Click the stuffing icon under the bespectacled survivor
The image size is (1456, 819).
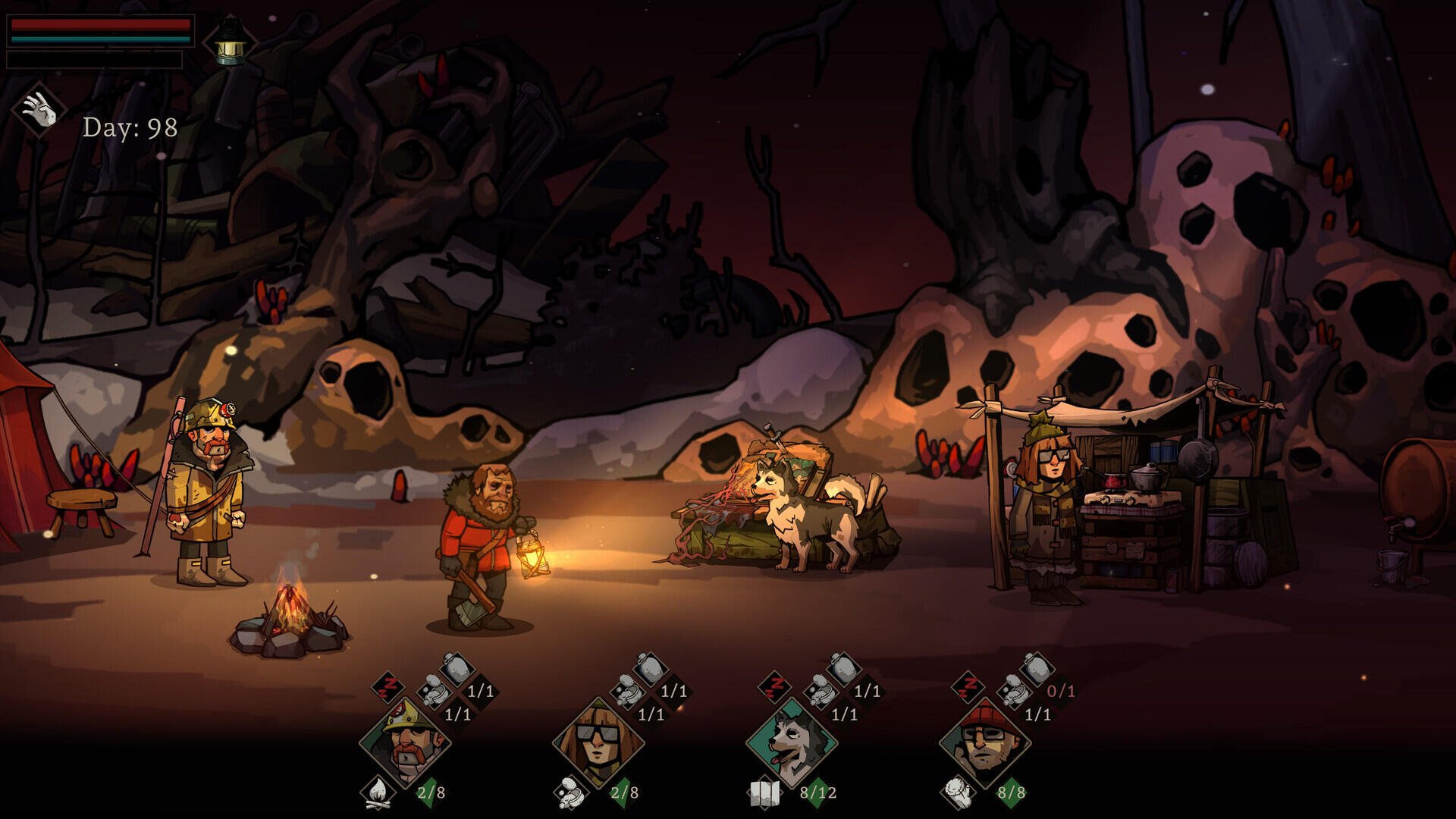click(x=570, y=795)
